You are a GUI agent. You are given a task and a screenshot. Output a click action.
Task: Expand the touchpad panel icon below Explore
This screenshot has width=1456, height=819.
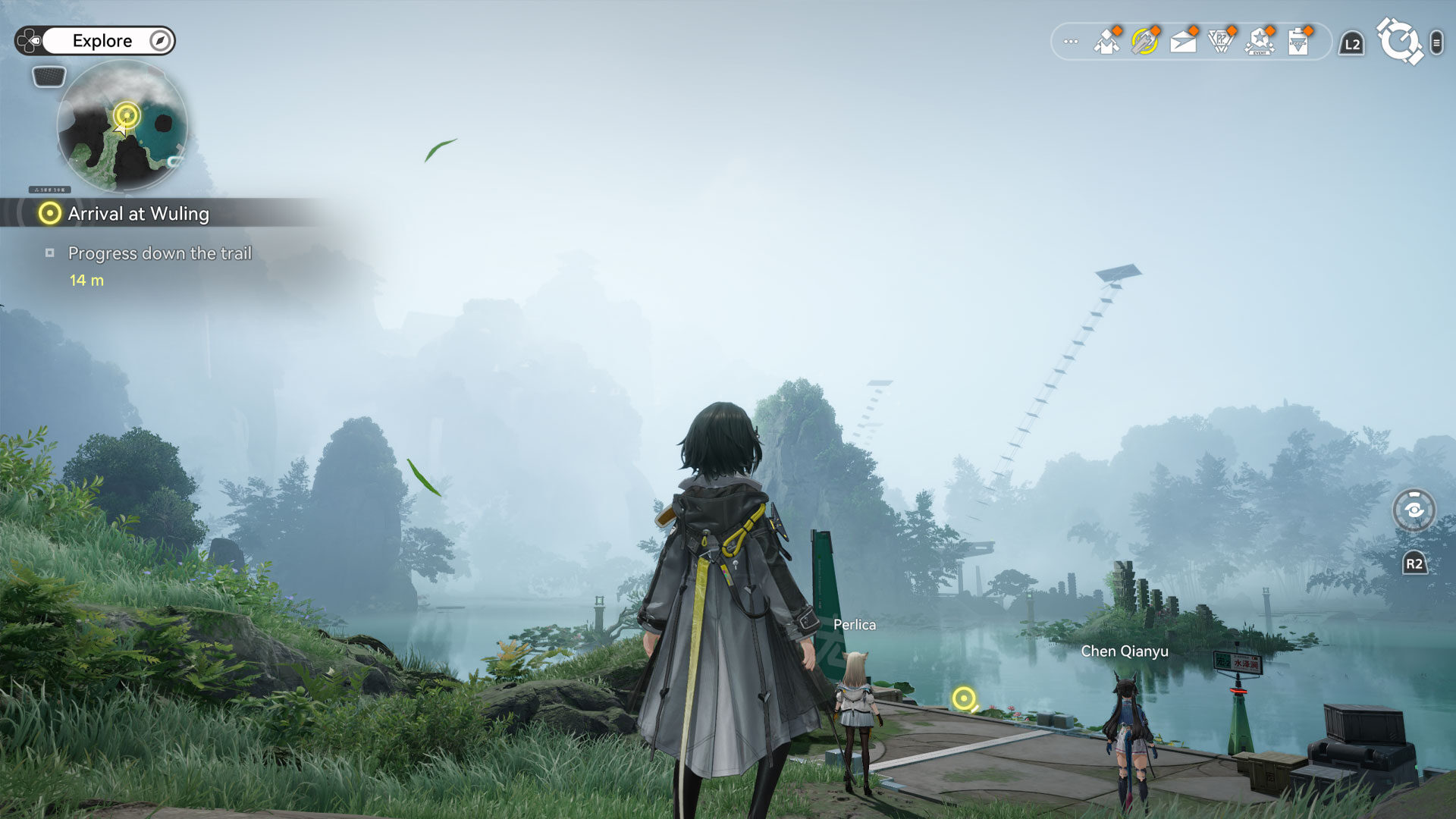pos(49,77)
